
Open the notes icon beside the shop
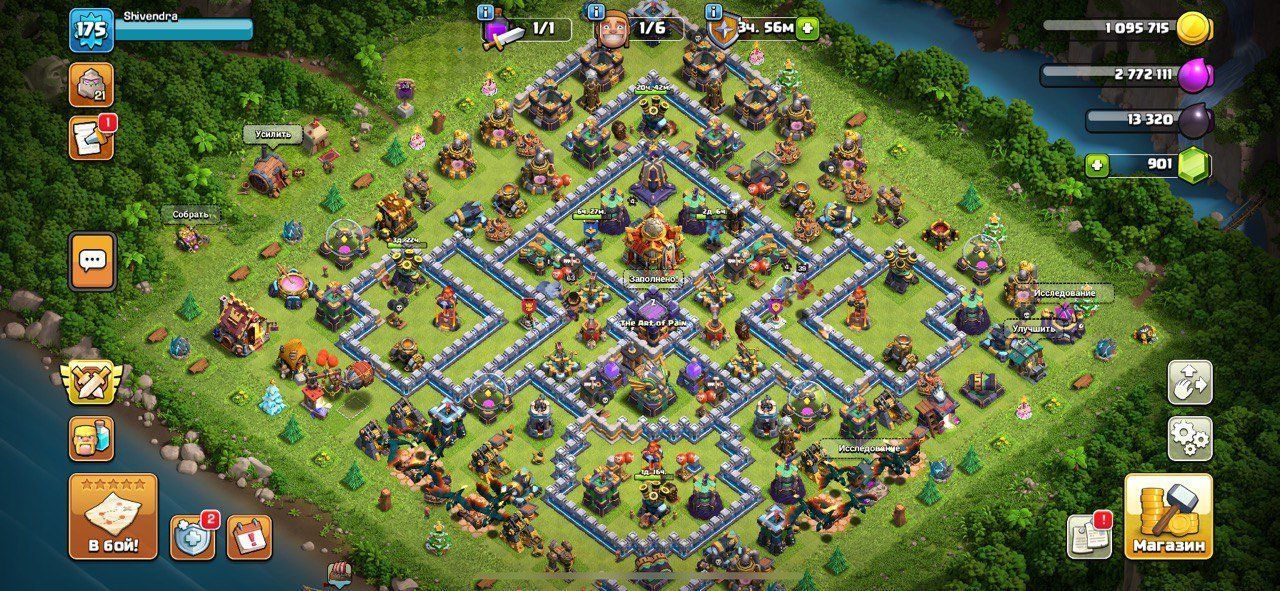click(1089, 537)
